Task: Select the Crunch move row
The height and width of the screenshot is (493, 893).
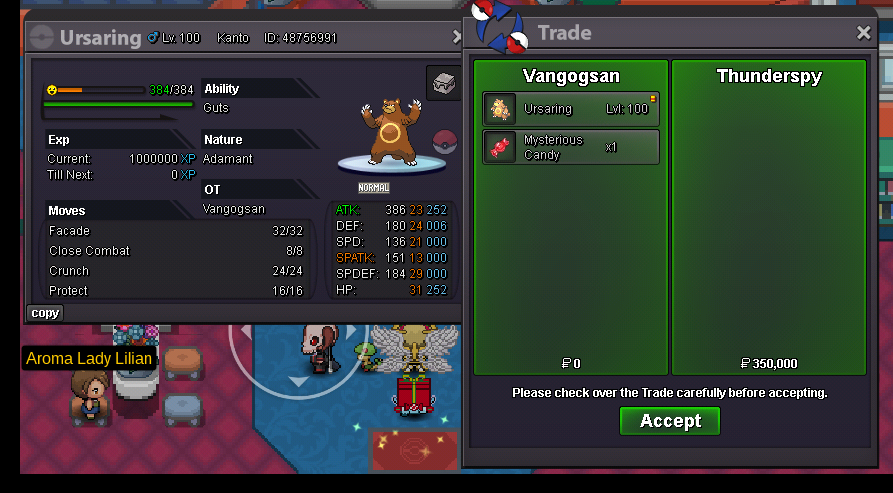Action: [175, 271]
